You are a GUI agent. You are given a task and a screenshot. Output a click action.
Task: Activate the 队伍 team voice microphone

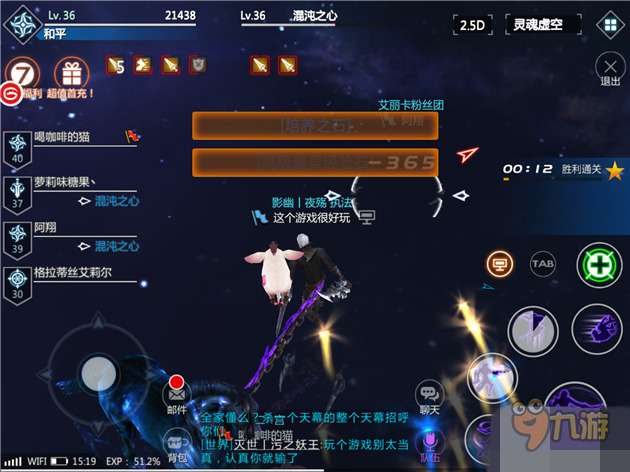431,443
